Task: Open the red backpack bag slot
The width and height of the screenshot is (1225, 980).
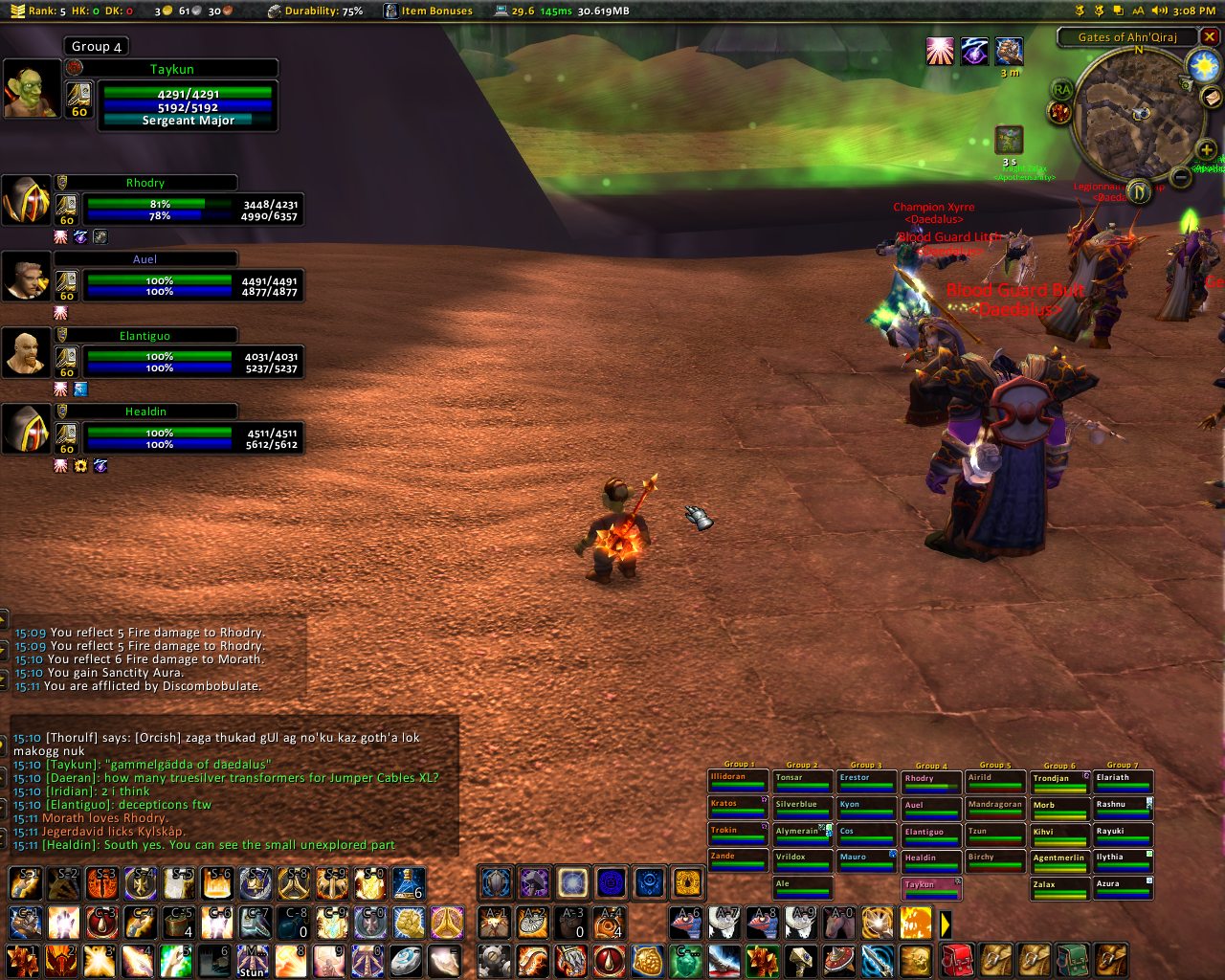Action: (x=957, y=960)
